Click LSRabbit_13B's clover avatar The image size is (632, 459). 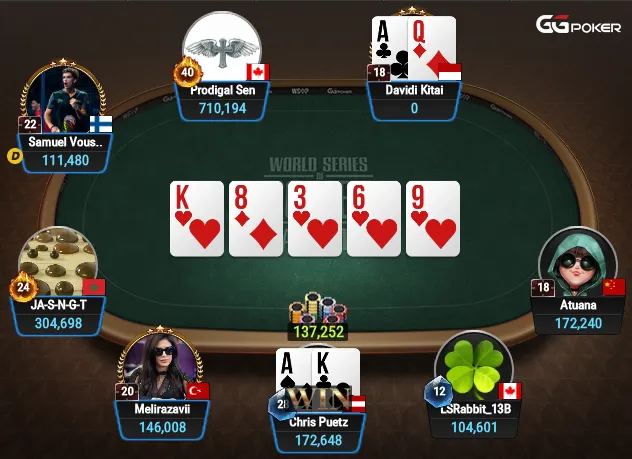(474, 366)
